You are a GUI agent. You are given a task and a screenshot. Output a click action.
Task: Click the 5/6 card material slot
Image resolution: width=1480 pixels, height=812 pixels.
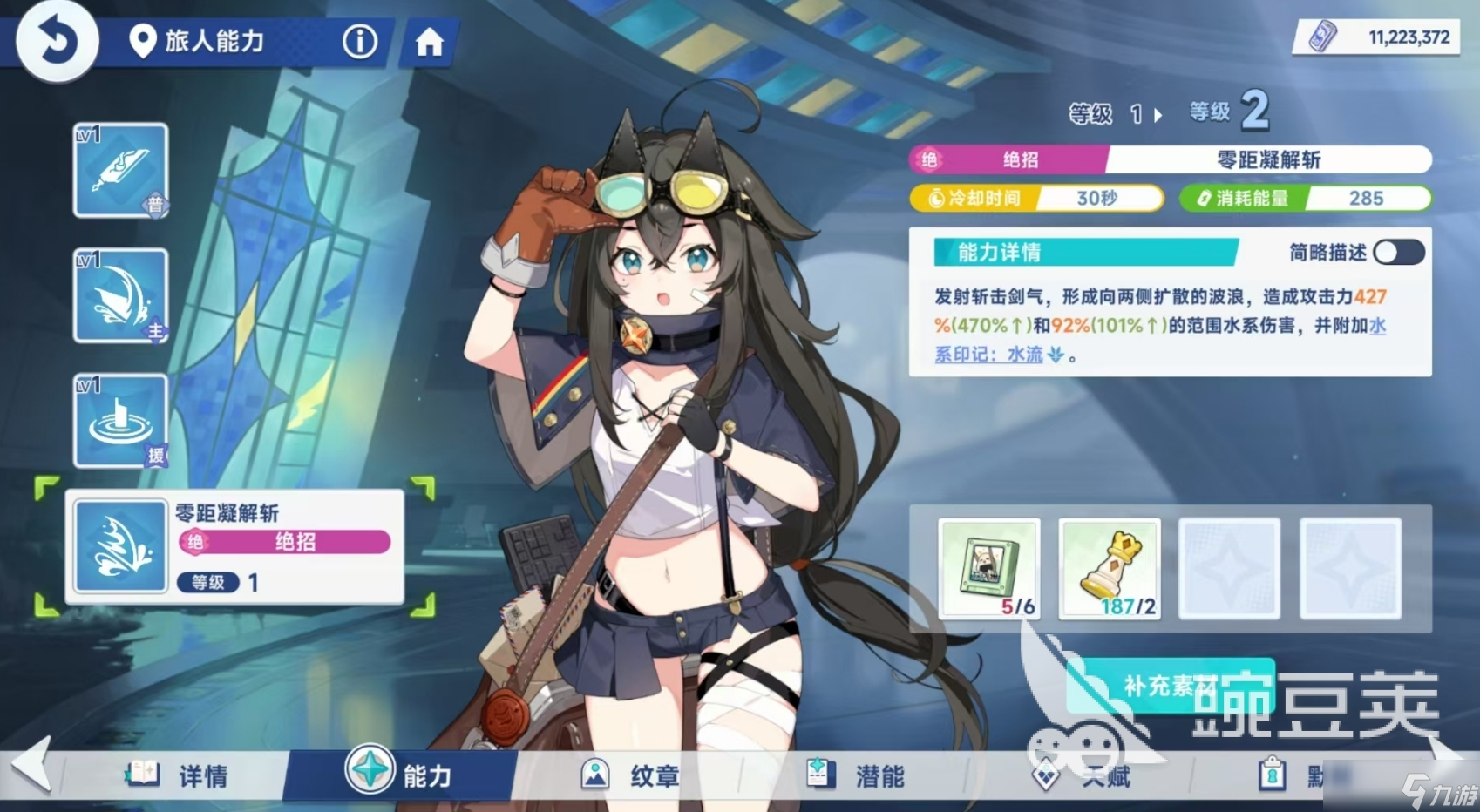(x=988, y=569)
